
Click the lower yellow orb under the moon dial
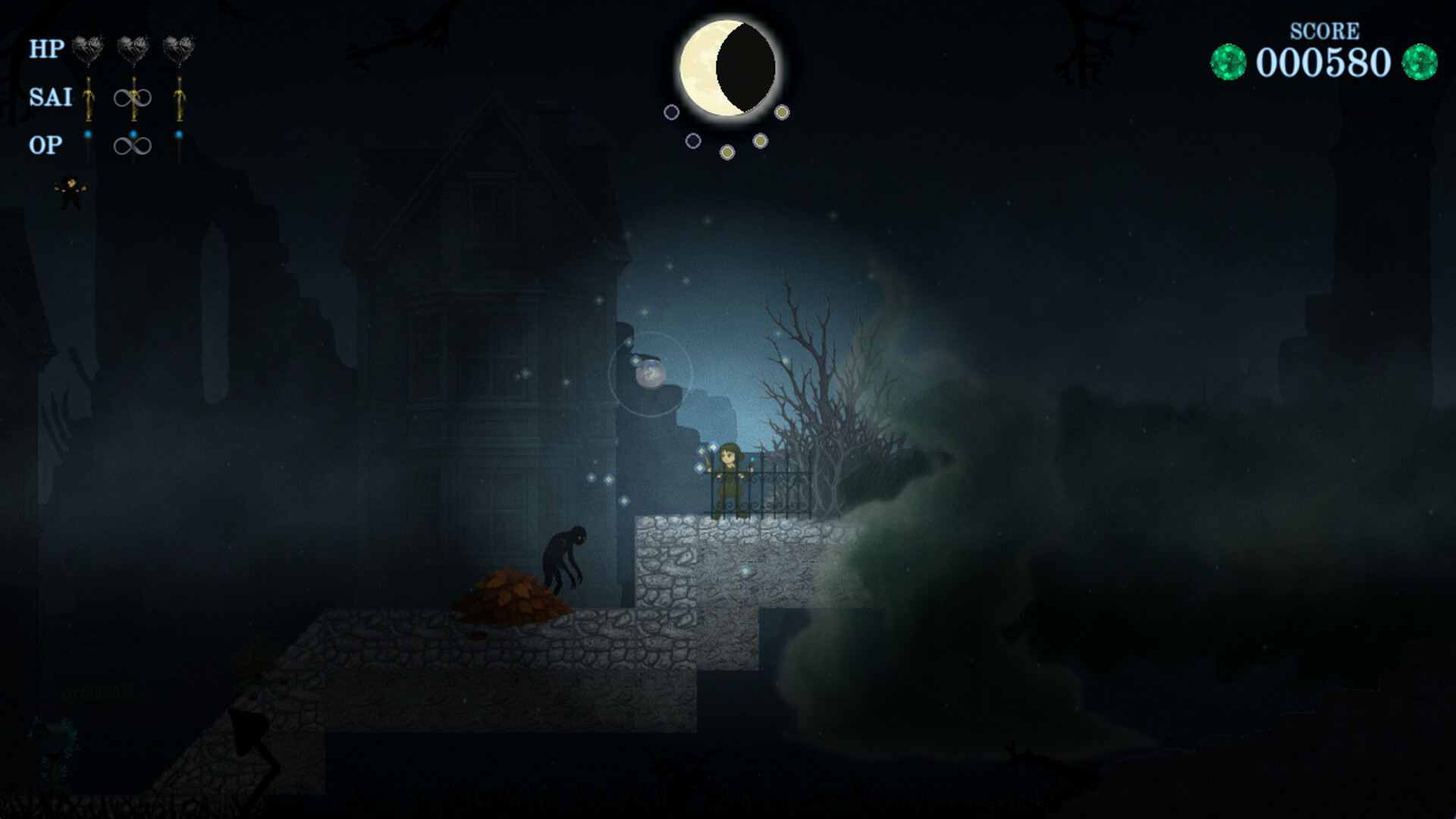[x=728, y=153]
